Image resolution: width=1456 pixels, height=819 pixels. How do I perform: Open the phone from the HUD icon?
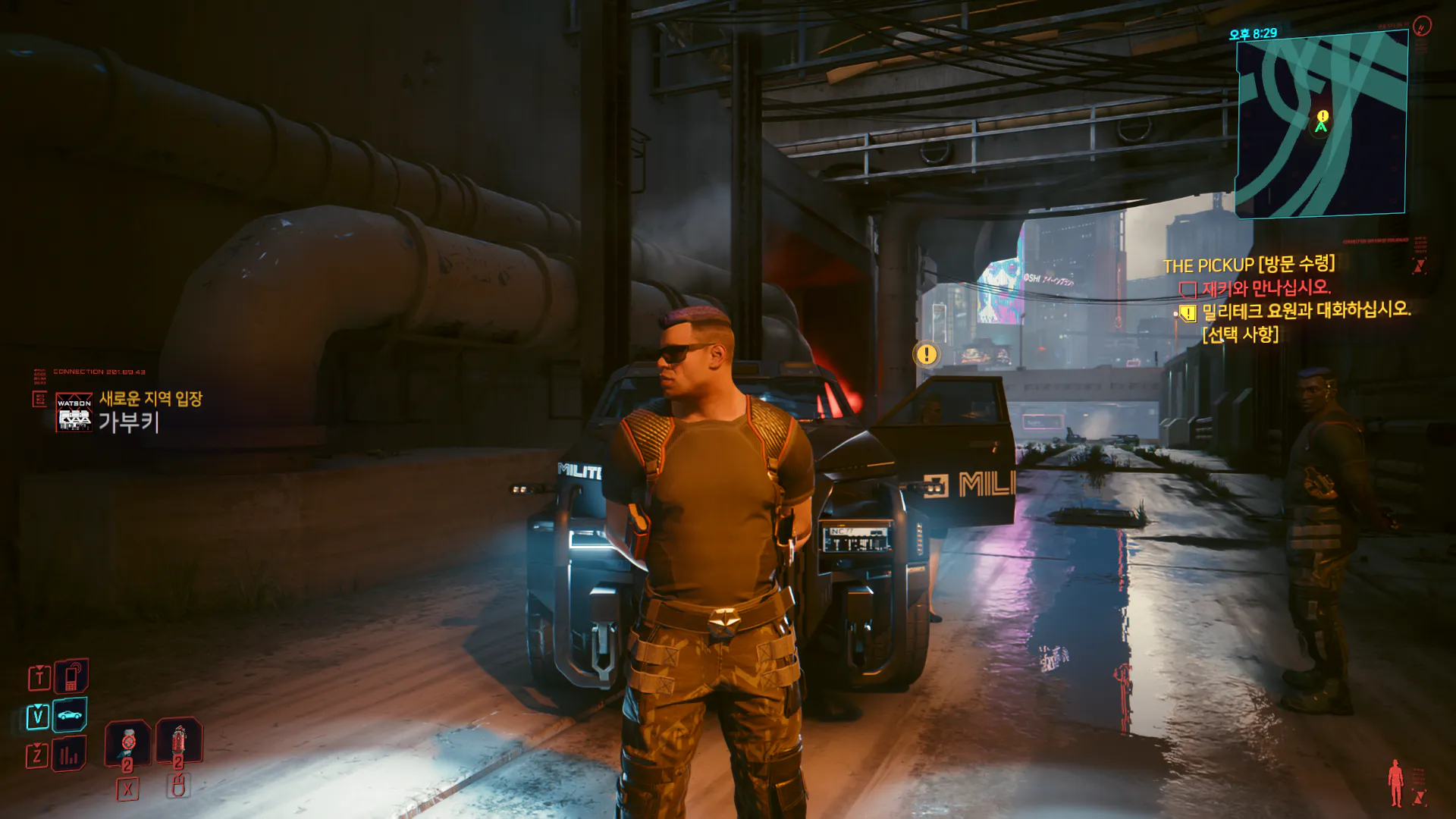71,676
